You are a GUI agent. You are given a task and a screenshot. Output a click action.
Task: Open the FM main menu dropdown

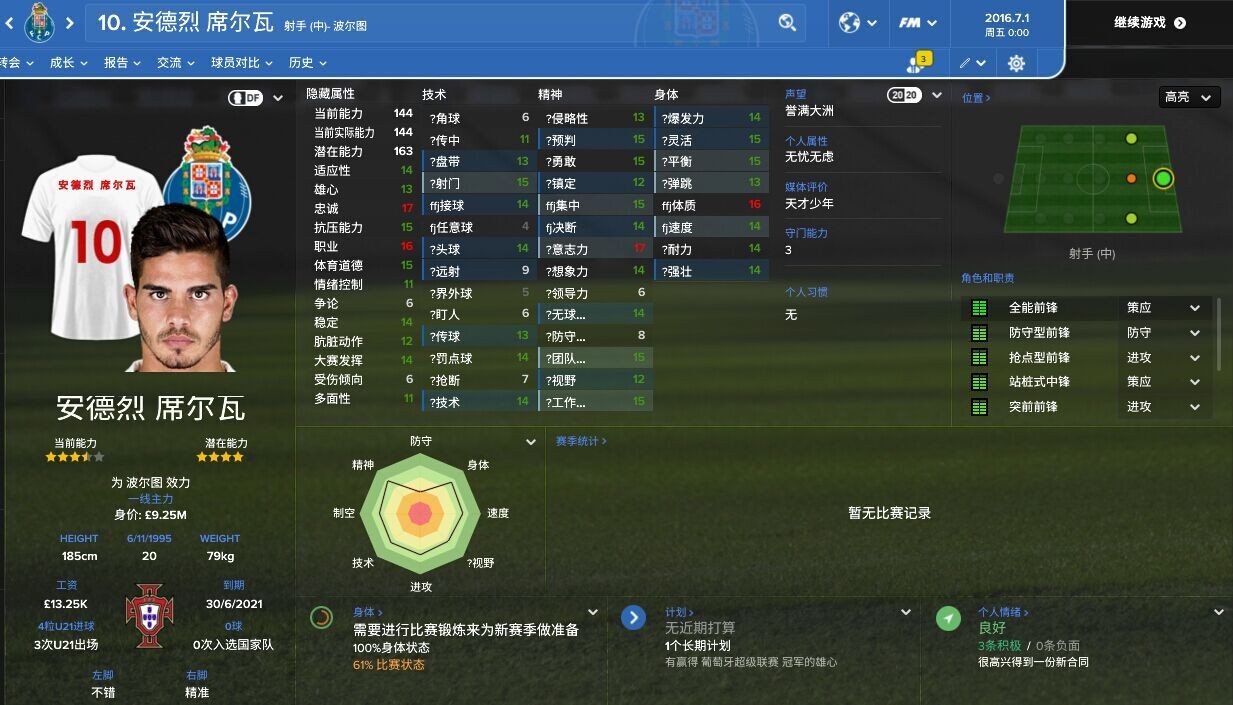(x=917, y=22)
